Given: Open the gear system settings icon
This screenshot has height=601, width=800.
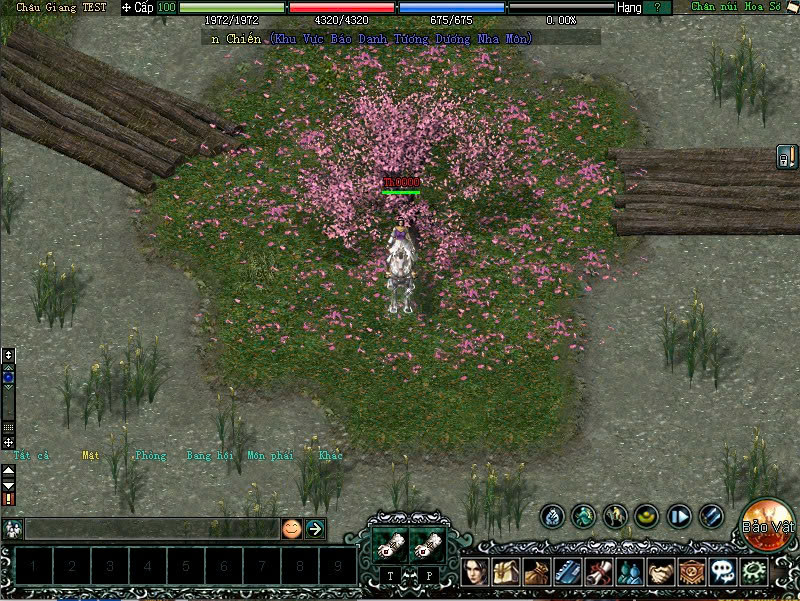Looking at the screenshot, I should tap(752, 572).
